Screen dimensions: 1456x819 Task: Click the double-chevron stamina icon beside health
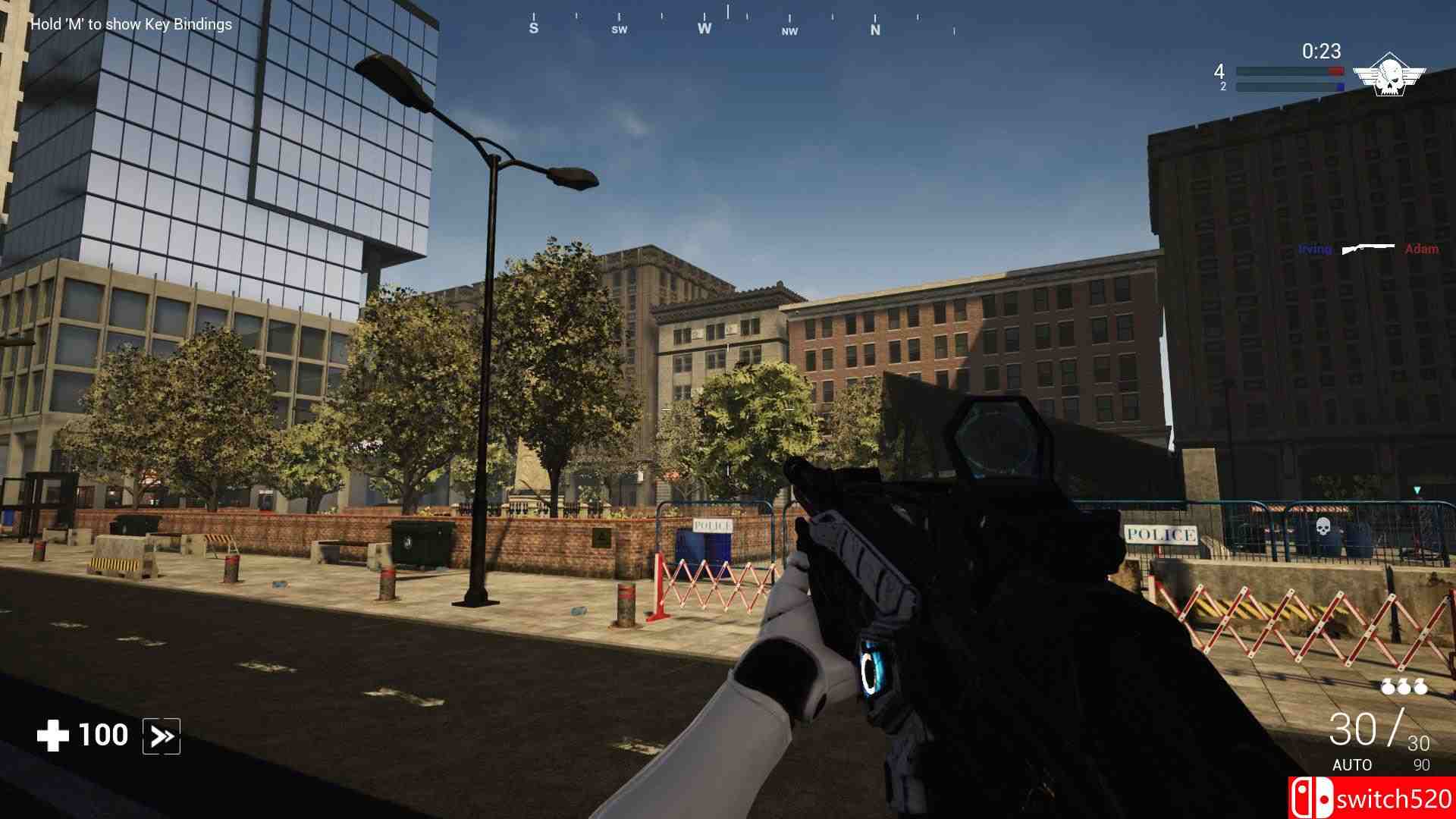click(x=160, y=734)
